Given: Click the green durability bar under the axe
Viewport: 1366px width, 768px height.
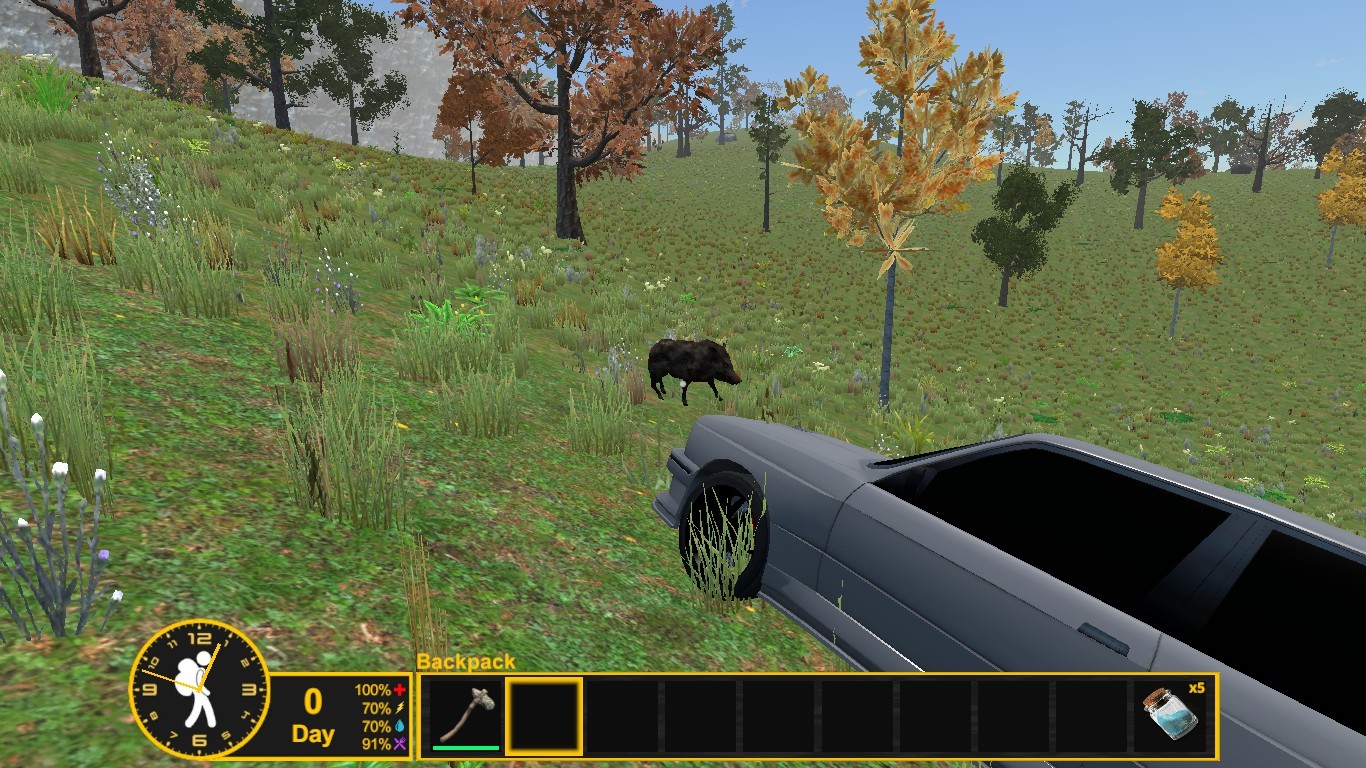Looking at the screenshot, I should click(x=466, y=746).
